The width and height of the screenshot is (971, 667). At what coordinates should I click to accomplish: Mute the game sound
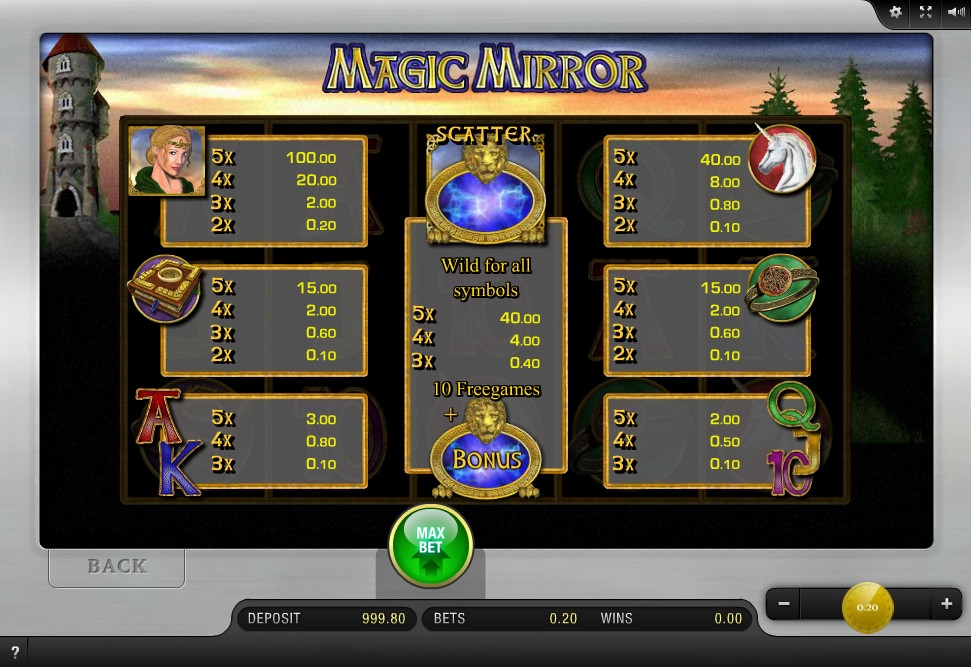(954, 12)
